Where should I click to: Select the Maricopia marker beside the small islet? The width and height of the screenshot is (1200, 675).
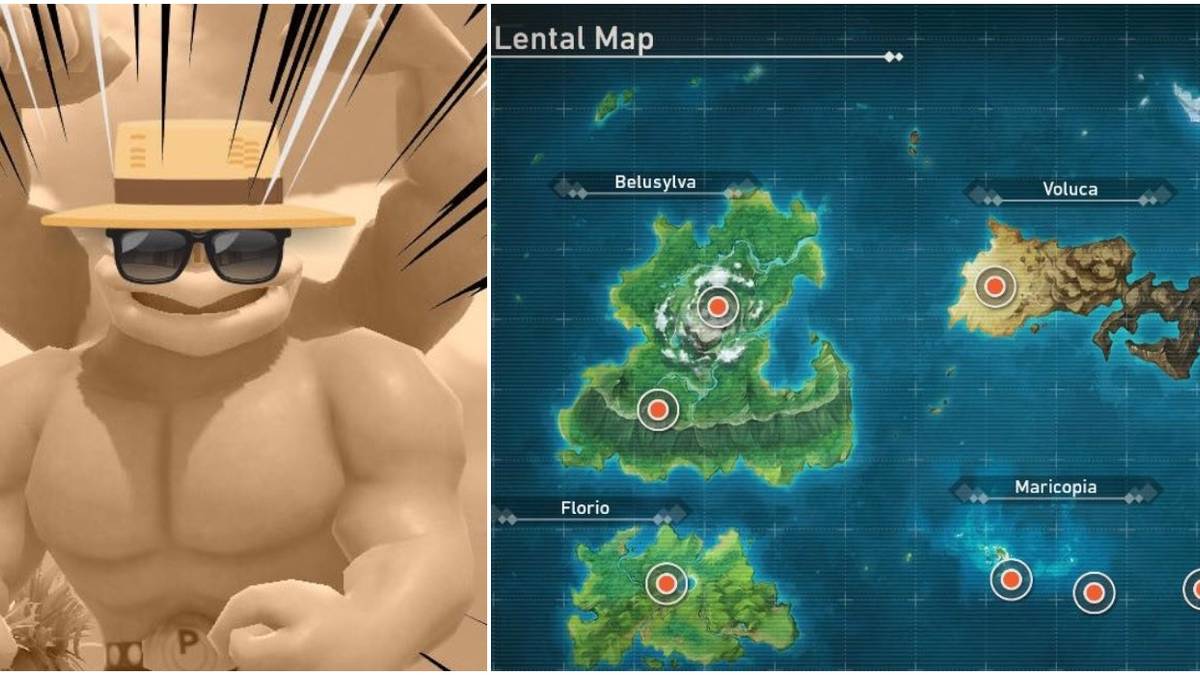point(1011,578)
